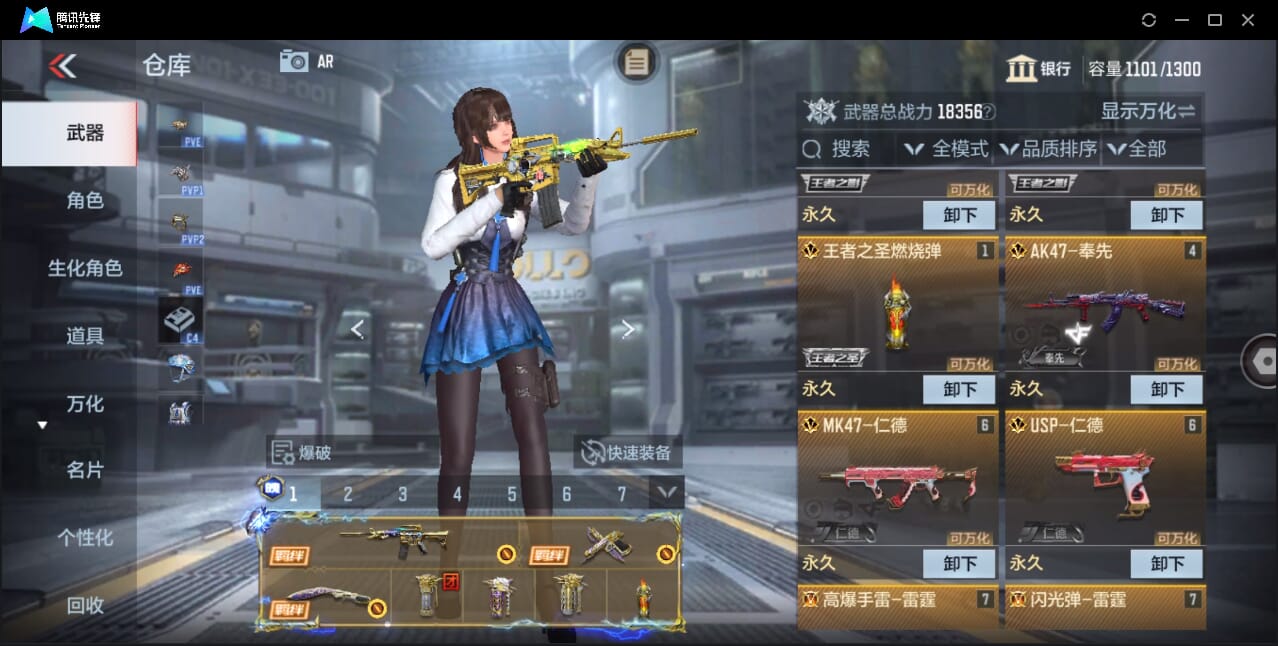This screenshot has height=646, width=1278.
Task: Open the AR camera view
Action: point(306,61)
